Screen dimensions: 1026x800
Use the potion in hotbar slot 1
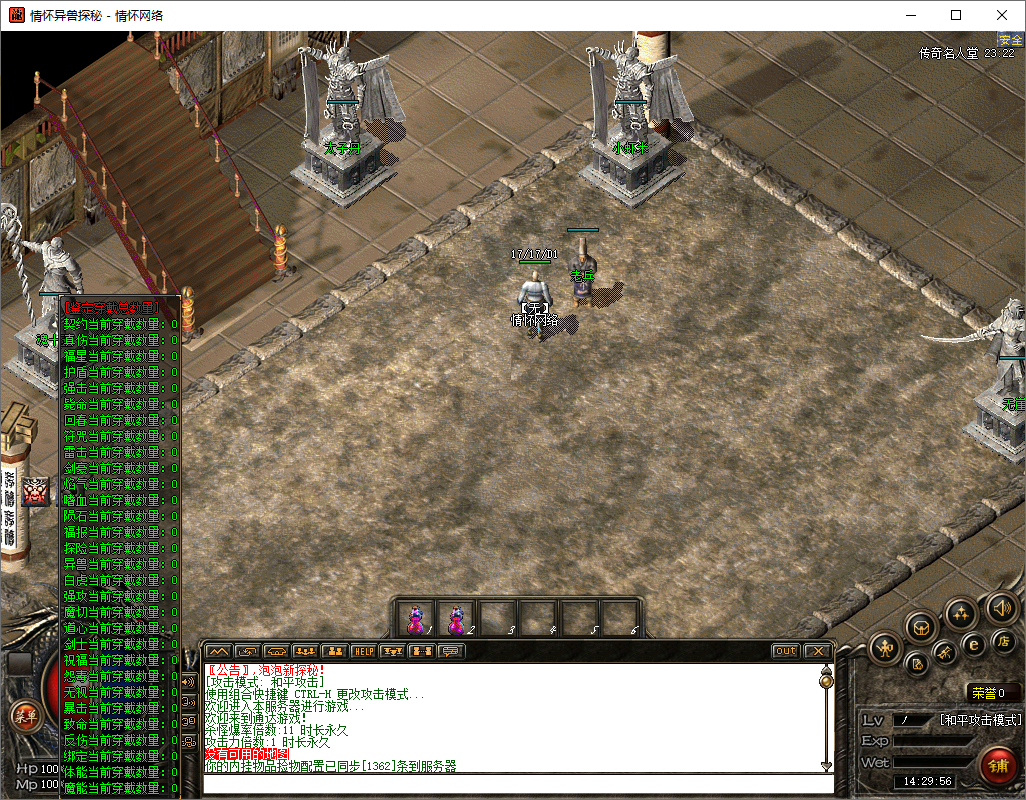tap(416, 619)
